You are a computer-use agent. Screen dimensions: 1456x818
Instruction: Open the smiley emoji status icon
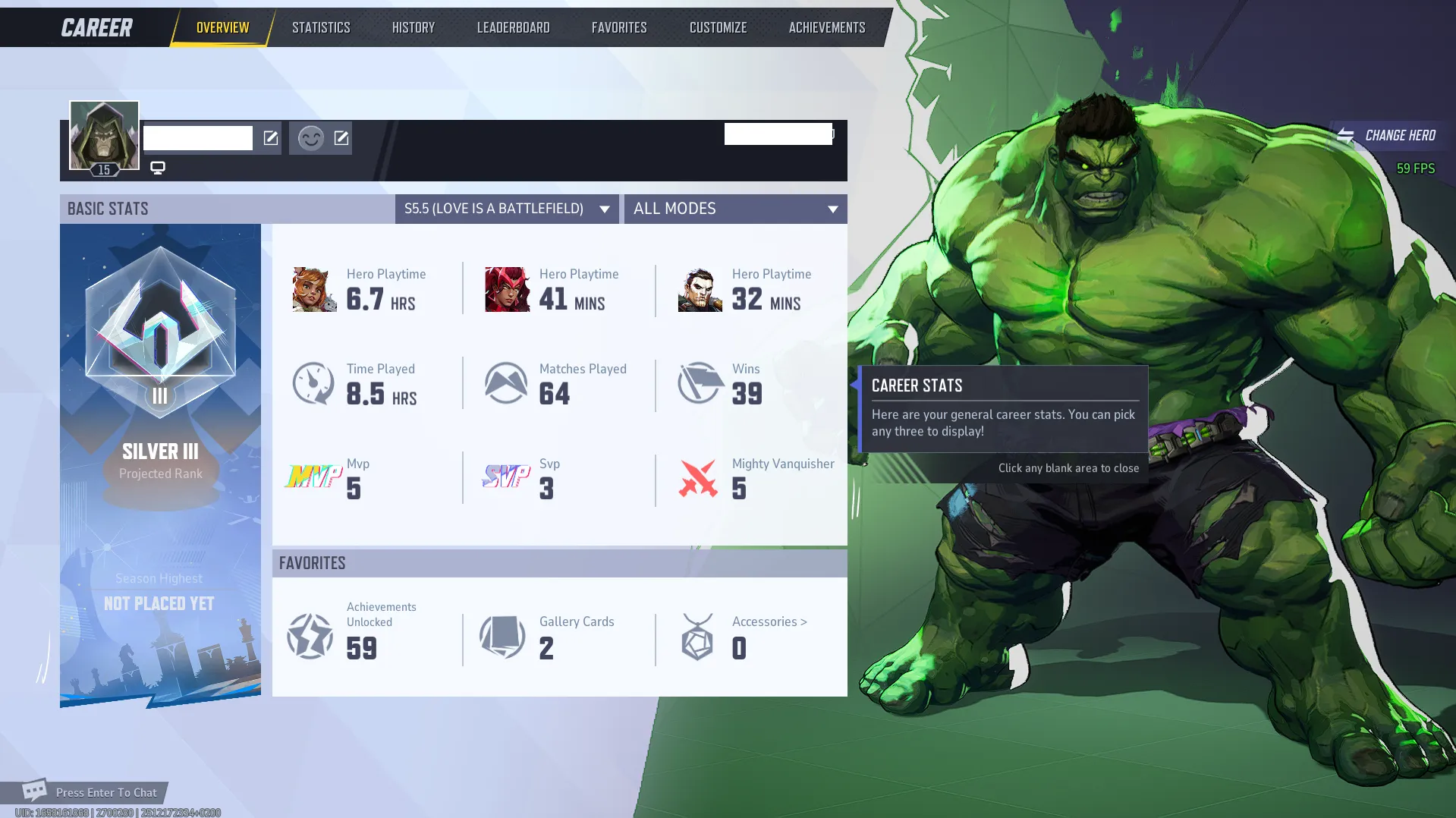(x=311, y=137)
